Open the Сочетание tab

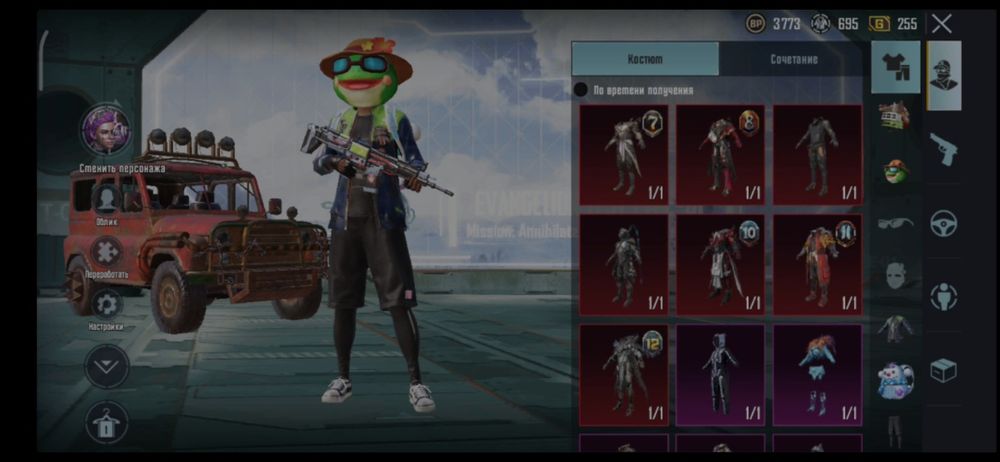(x=793, y=59)
